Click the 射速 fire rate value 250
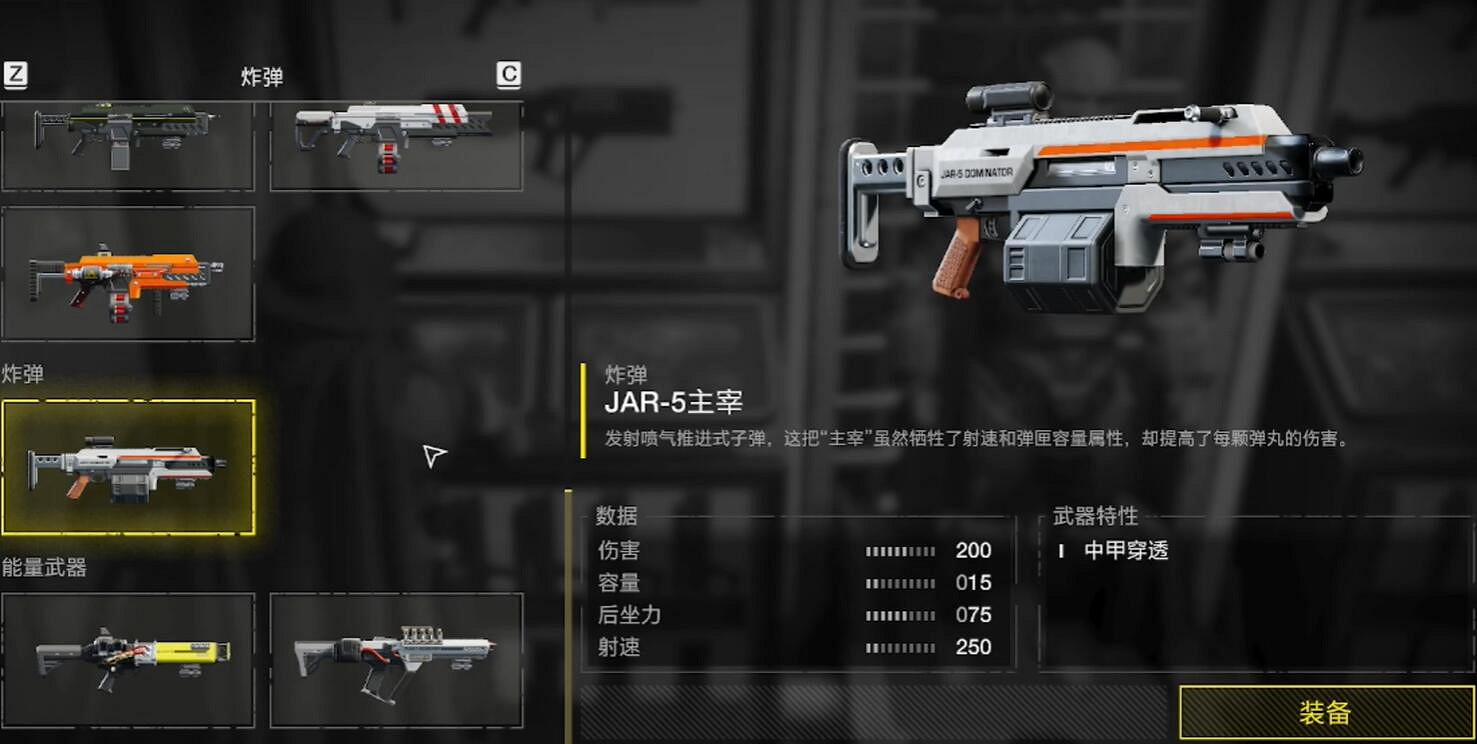This screenshot has height=744, width=1477. [975, 646]
